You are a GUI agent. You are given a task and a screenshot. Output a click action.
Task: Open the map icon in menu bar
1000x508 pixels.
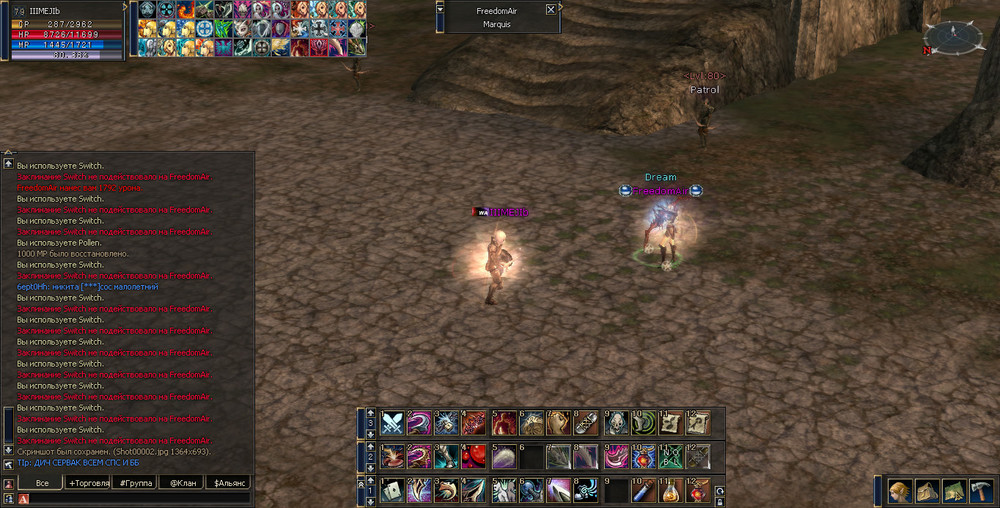(953, 490)
